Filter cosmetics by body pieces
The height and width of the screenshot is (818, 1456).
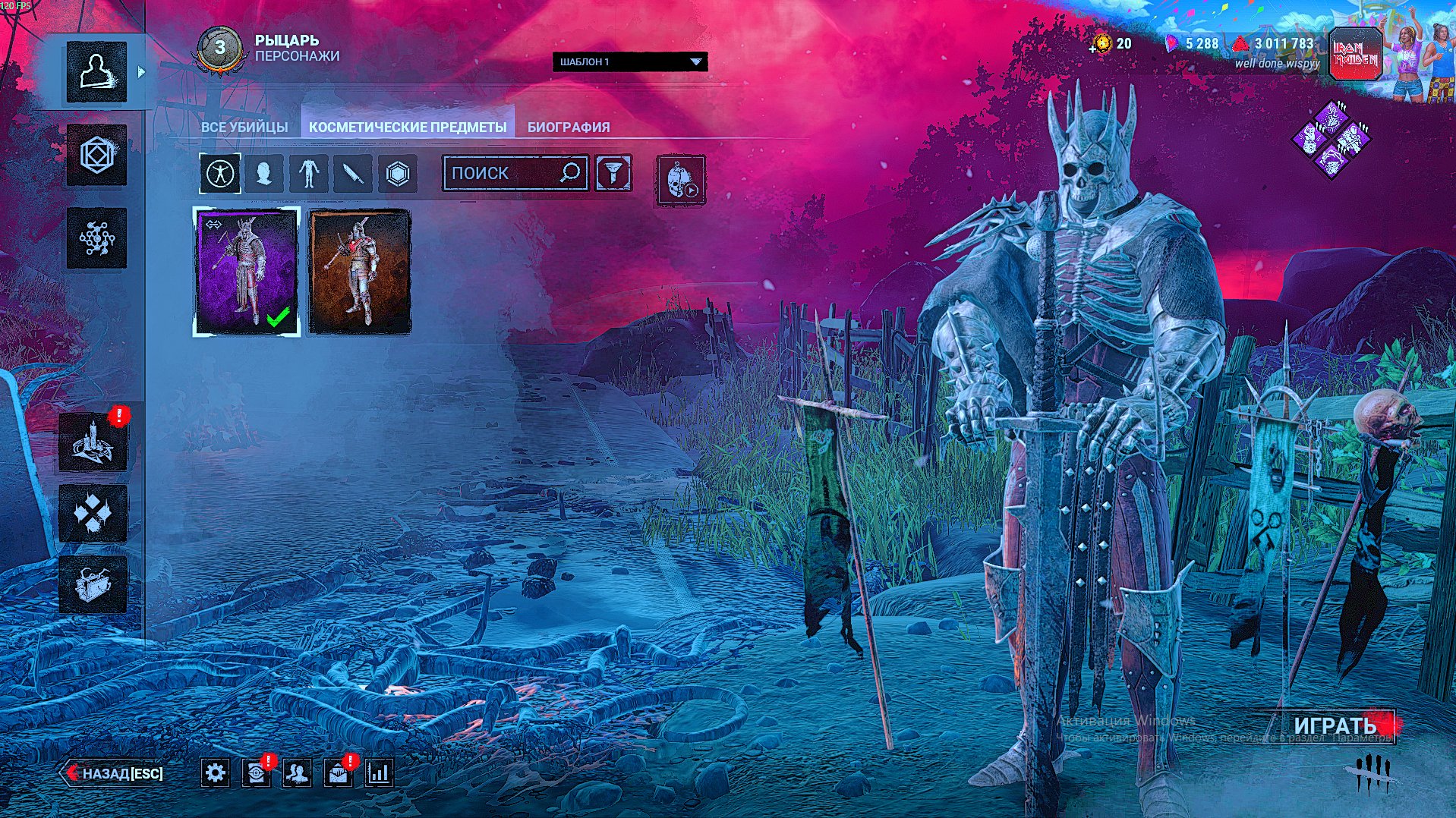[308, 174]
